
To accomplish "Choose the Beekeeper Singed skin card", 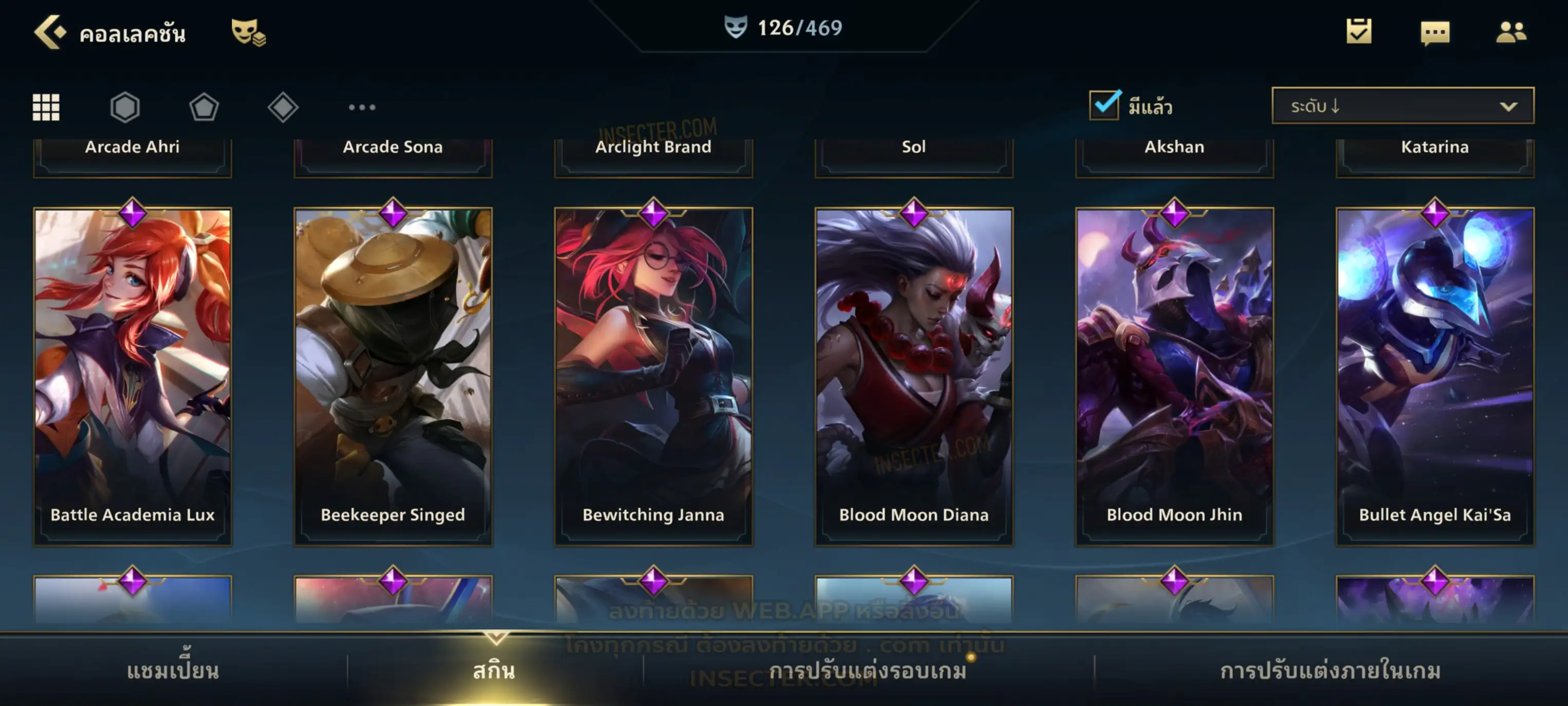I will 393,376.
